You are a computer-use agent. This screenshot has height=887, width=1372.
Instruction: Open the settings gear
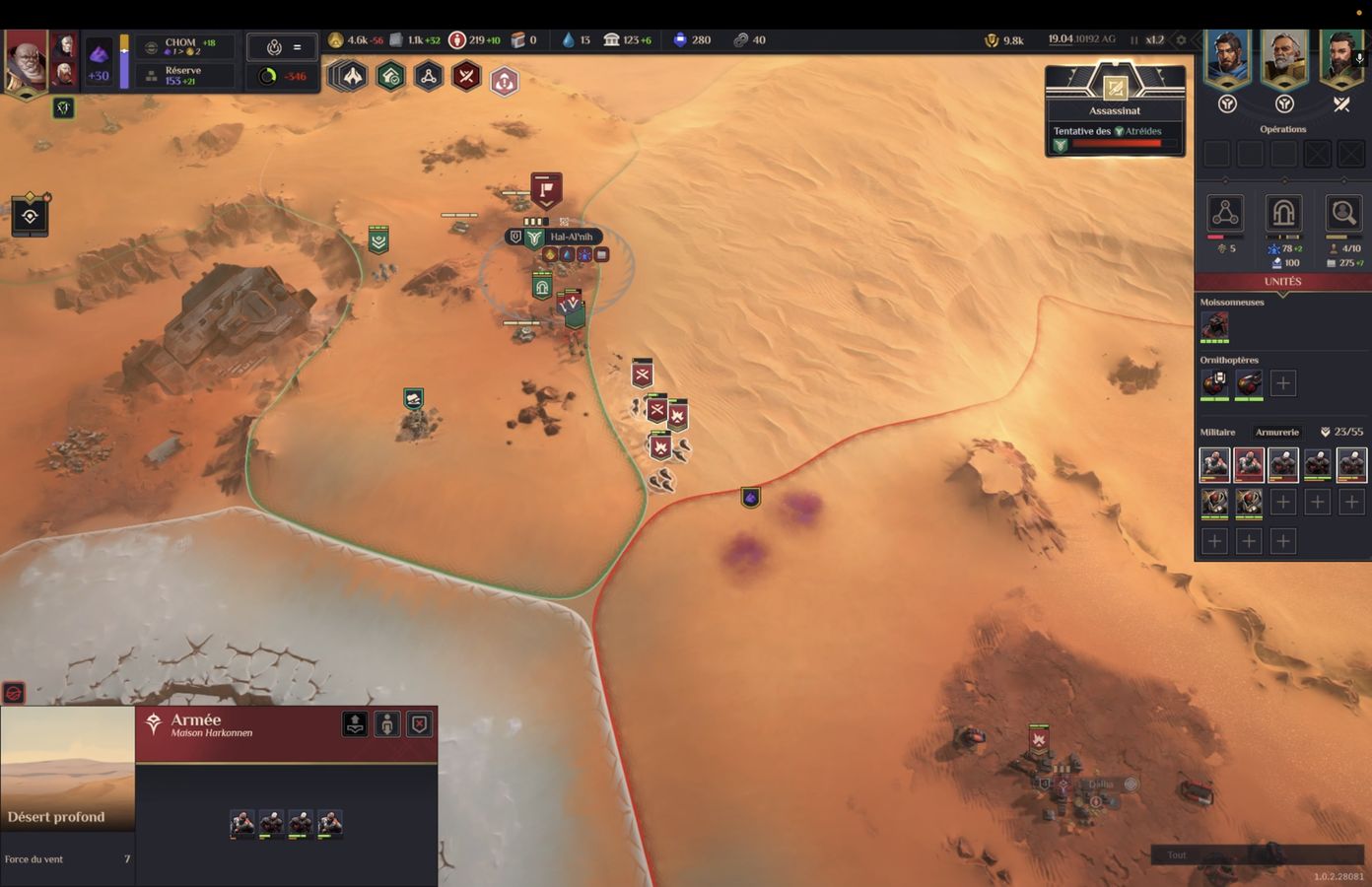pos(1181,40)
